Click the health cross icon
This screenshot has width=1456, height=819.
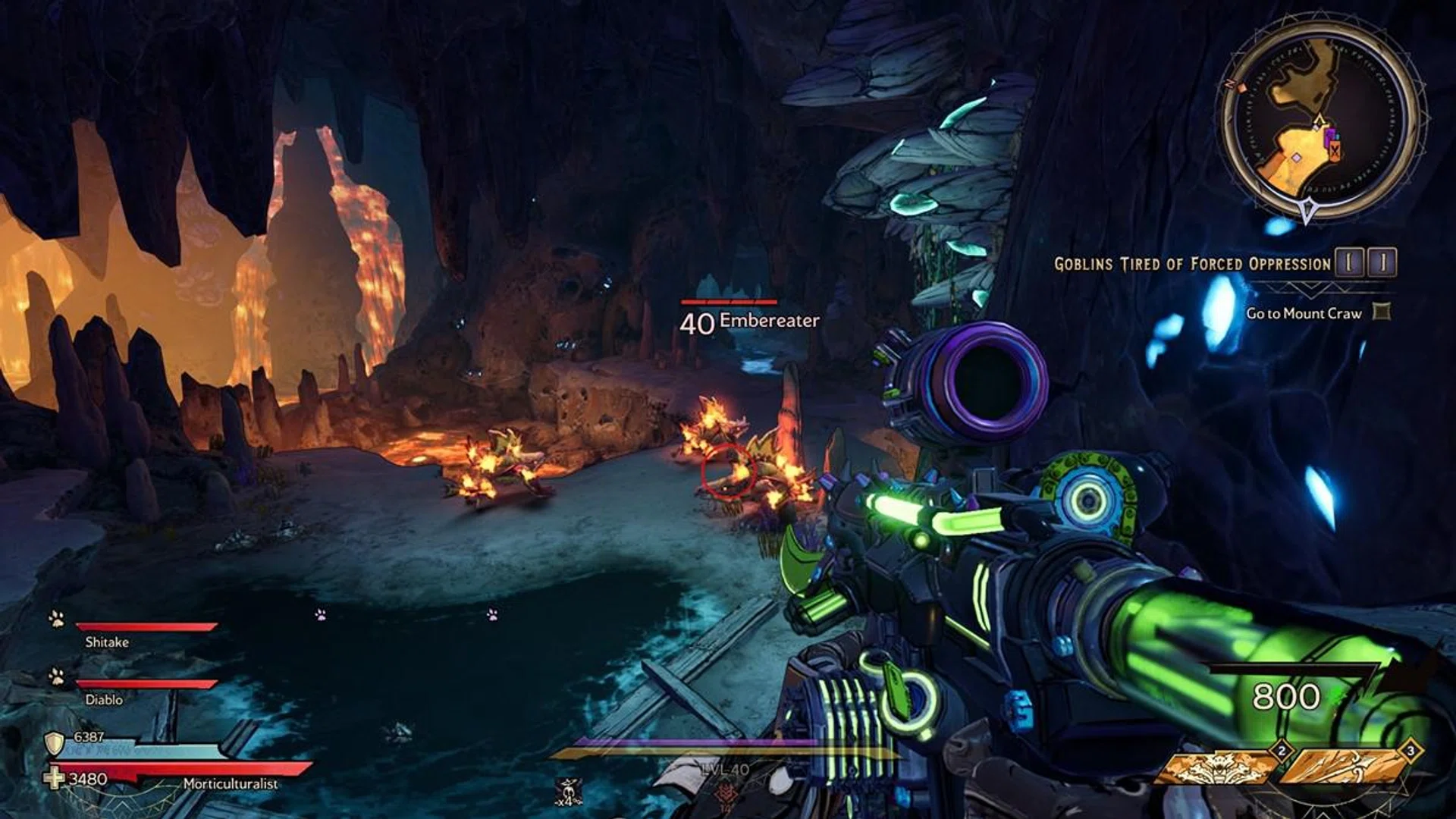coord(55,779)
